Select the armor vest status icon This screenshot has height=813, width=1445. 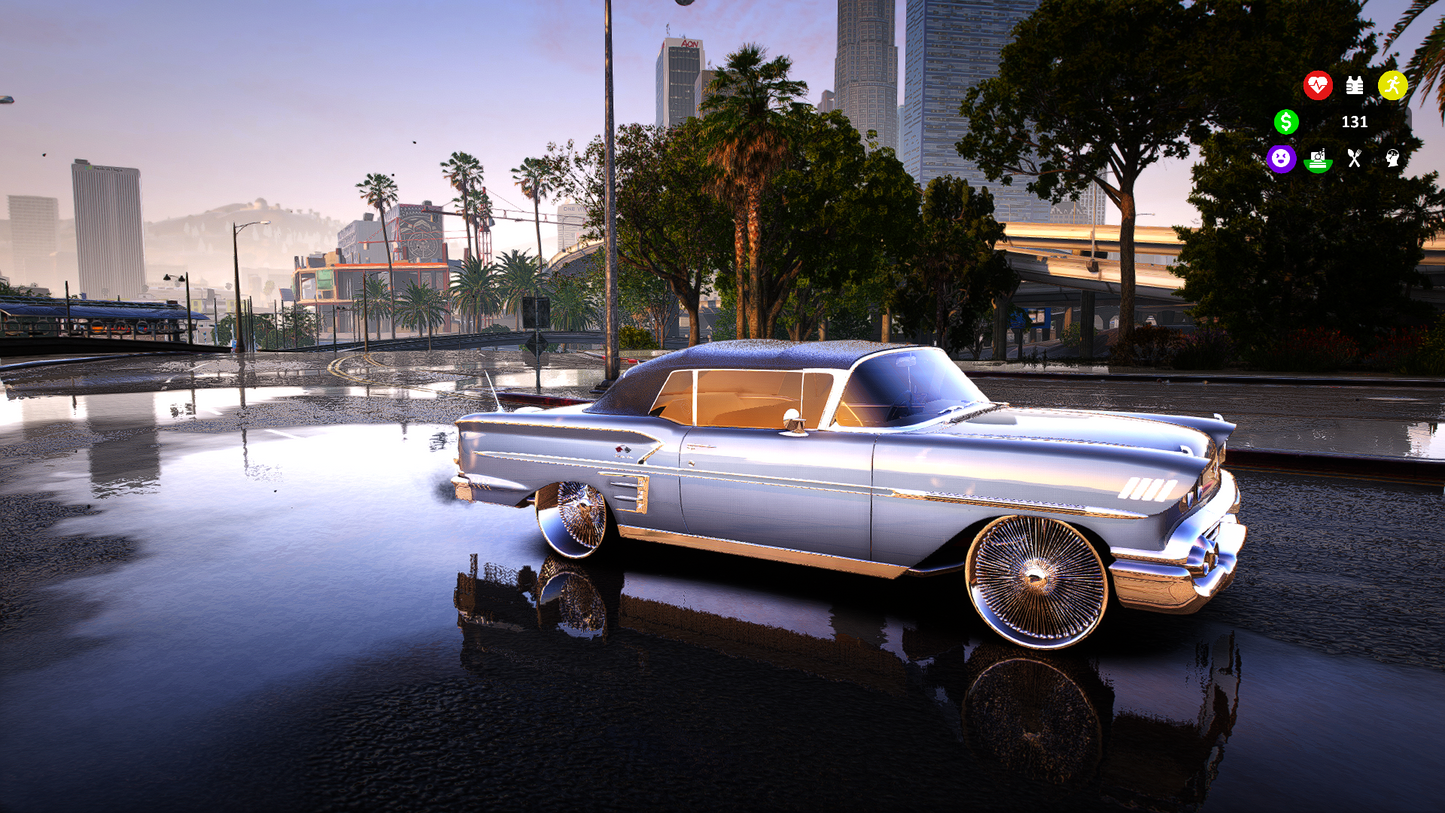(1354, 85)
